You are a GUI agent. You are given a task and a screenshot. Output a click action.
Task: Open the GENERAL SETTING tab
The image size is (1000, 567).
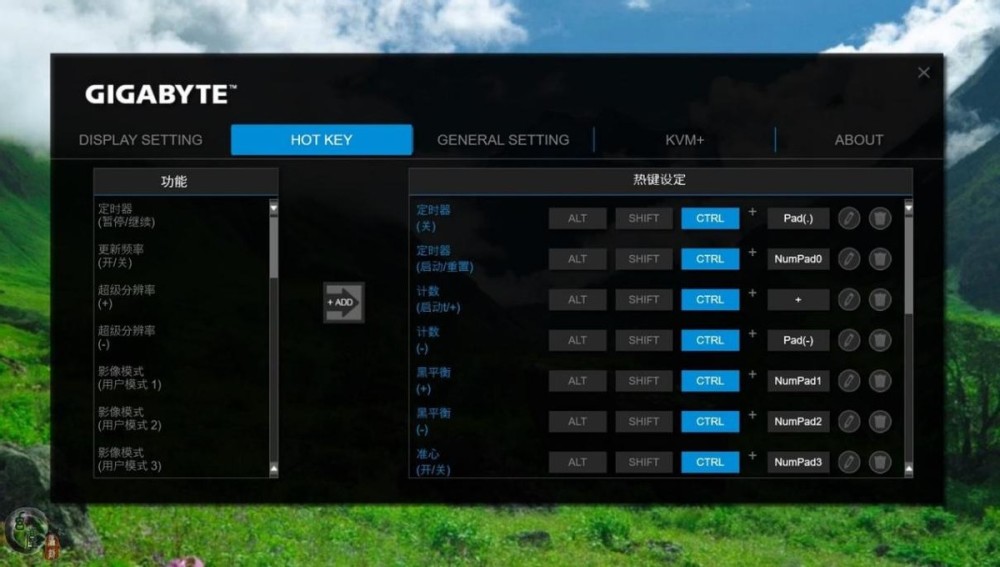pyautogui.click(x=503, y=140)
